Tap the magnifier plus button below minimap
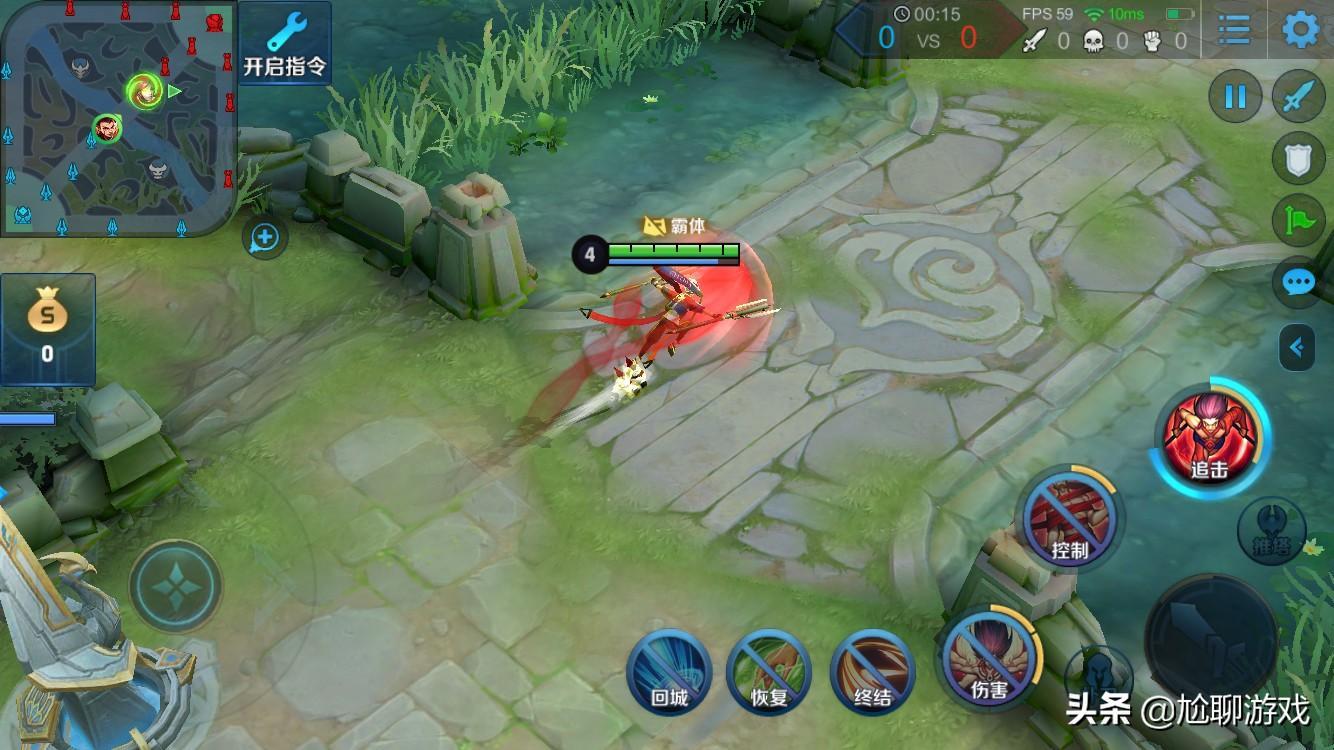1334x750 pixels. click(265, 238)
